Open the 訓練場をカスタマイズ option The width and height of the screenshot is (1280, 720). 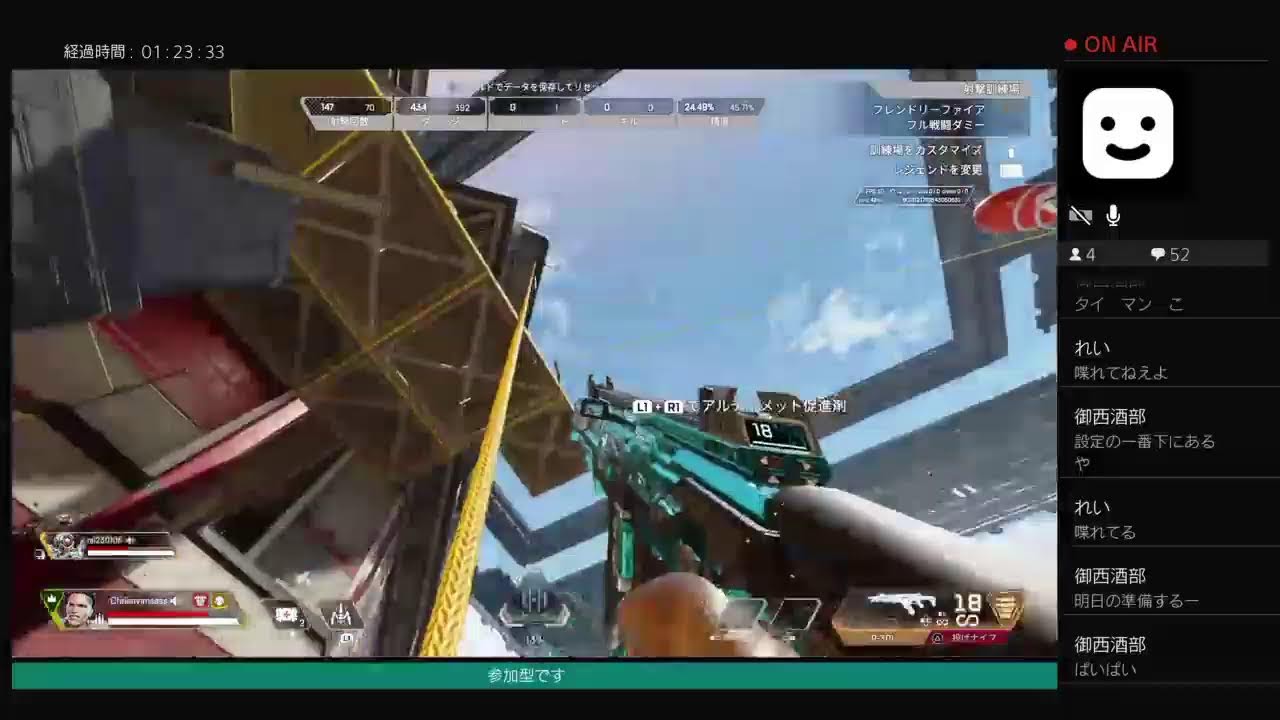point(926,150)
